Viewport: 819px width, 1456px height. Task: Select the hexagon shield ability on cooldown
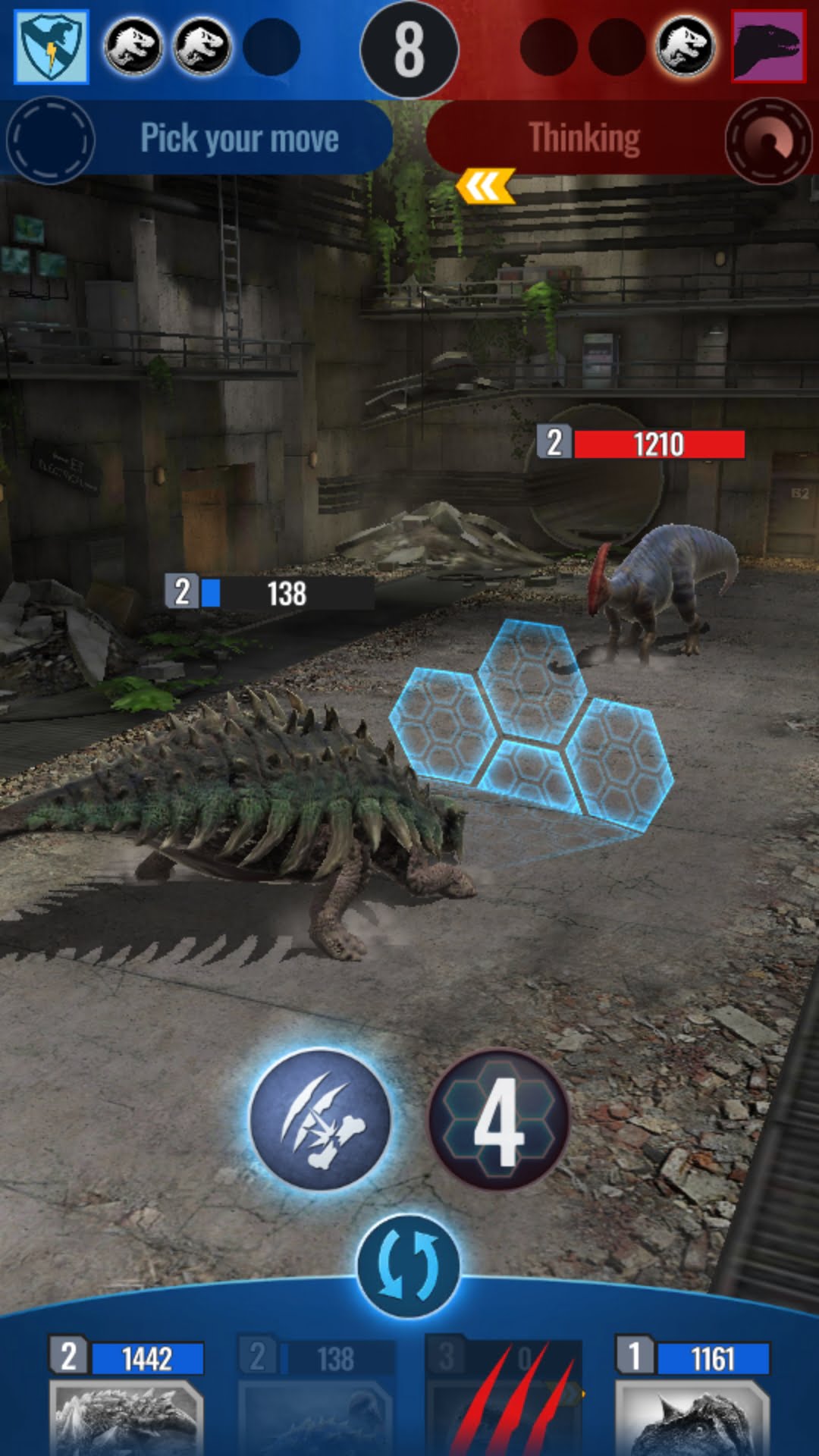(499, 1119)
